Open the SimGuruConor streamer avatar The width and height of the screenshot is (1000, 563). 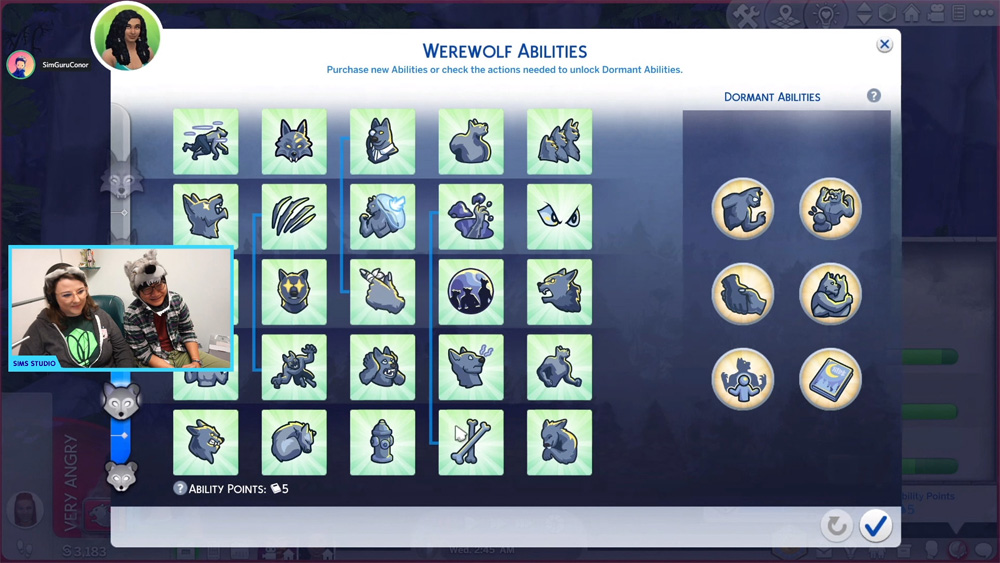point(21,65)
